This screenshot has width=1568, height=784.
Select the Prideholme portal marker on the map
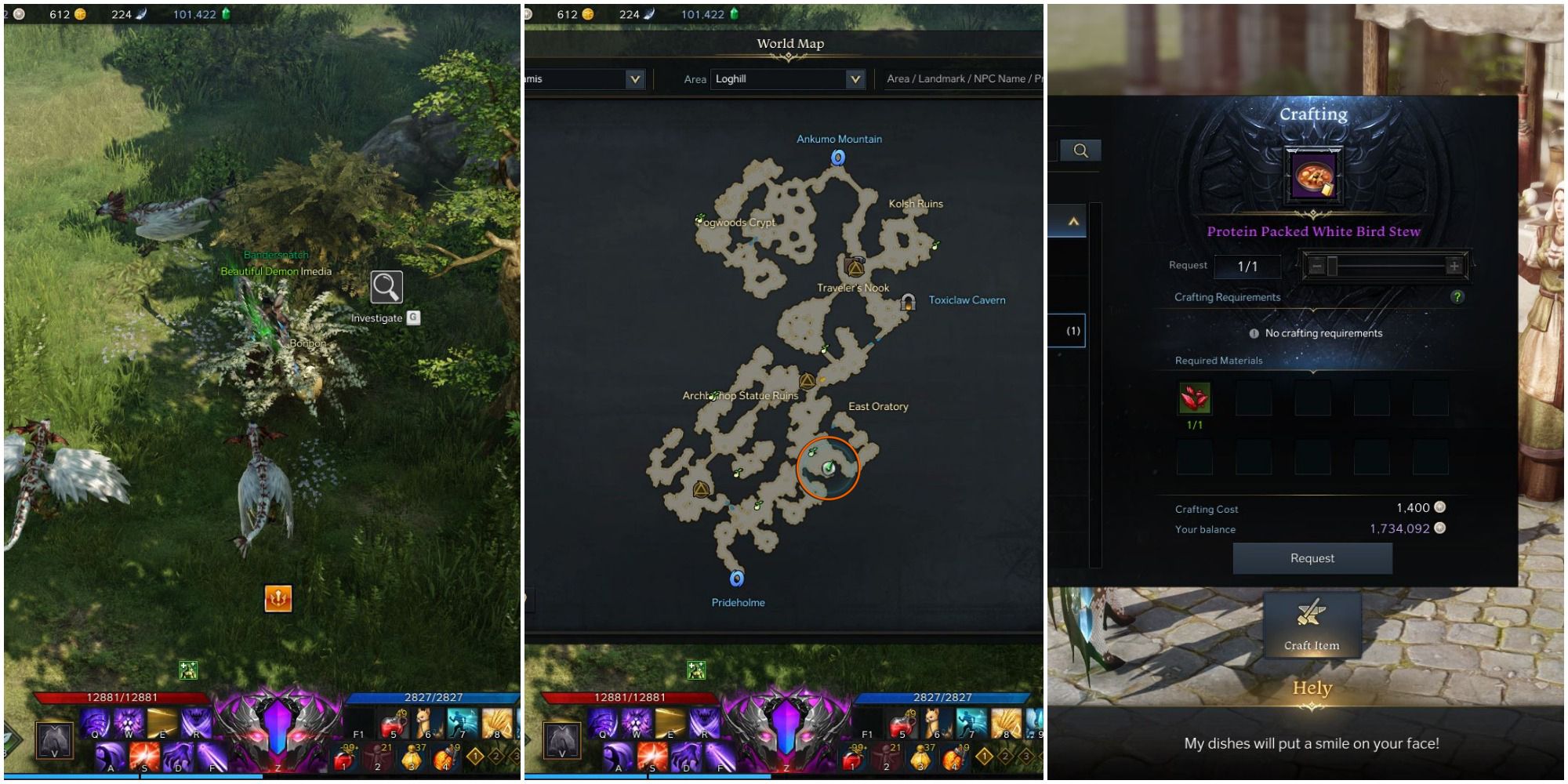coord(735,579)
